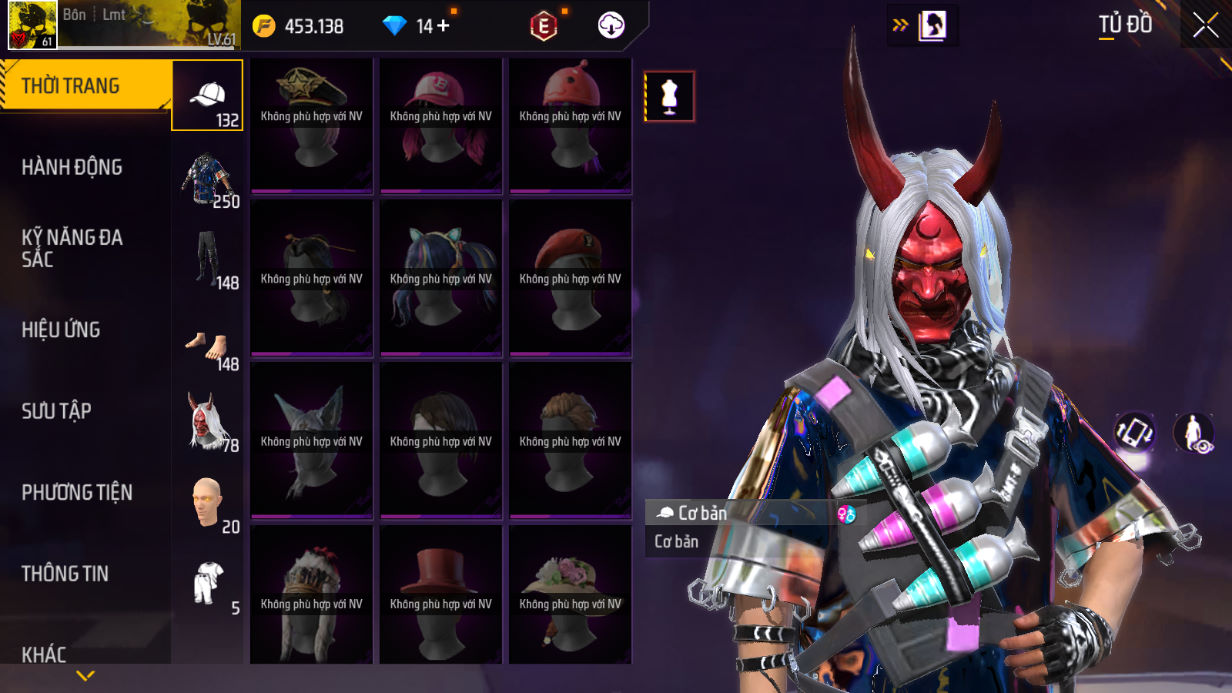Switch to the HÀNH ĐỘNG category
1232x693 pixels.
(85, 167)
